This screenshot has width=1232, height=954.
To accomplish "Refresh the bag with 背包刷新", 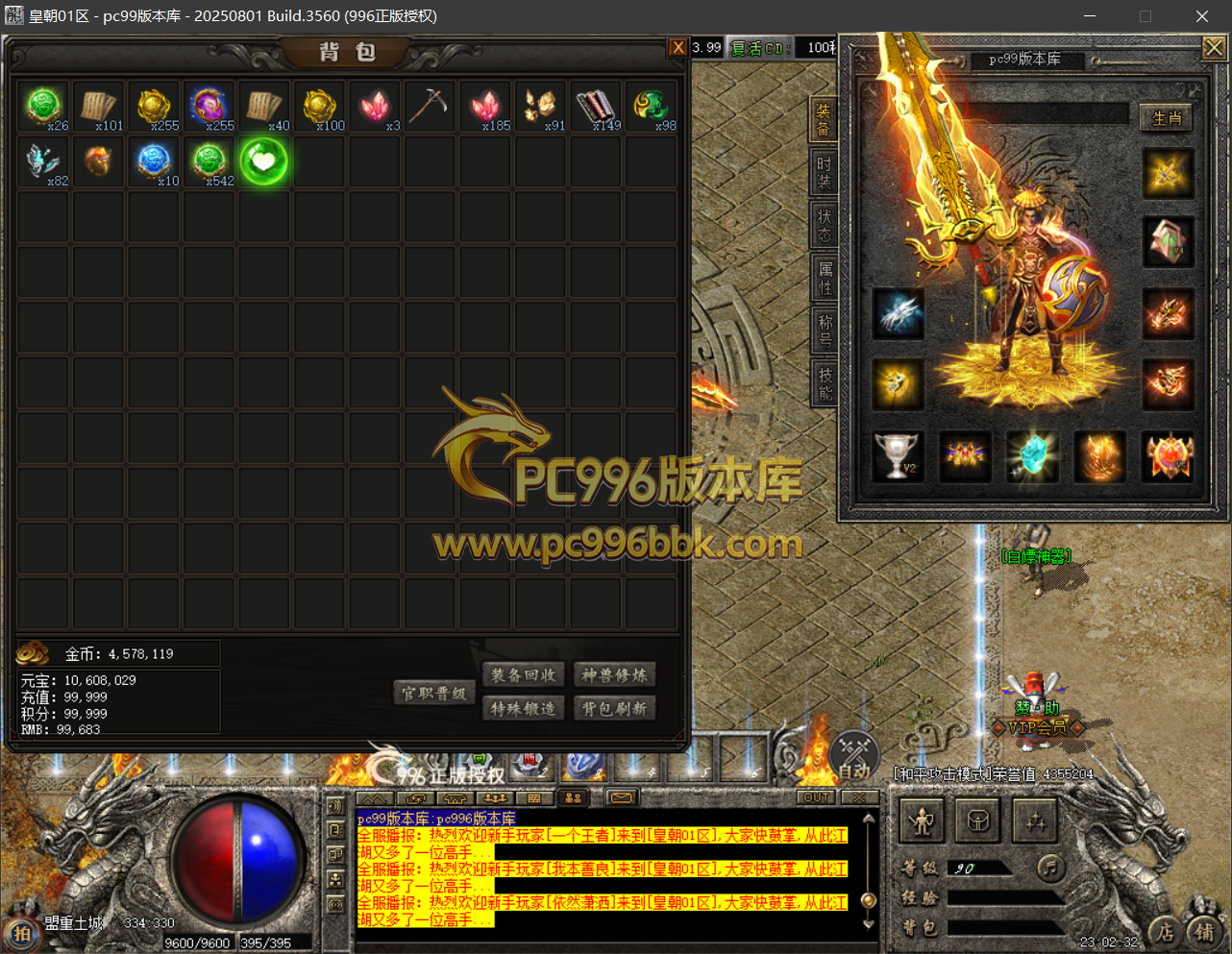I will pyautogui.click(x=614, y=709).
